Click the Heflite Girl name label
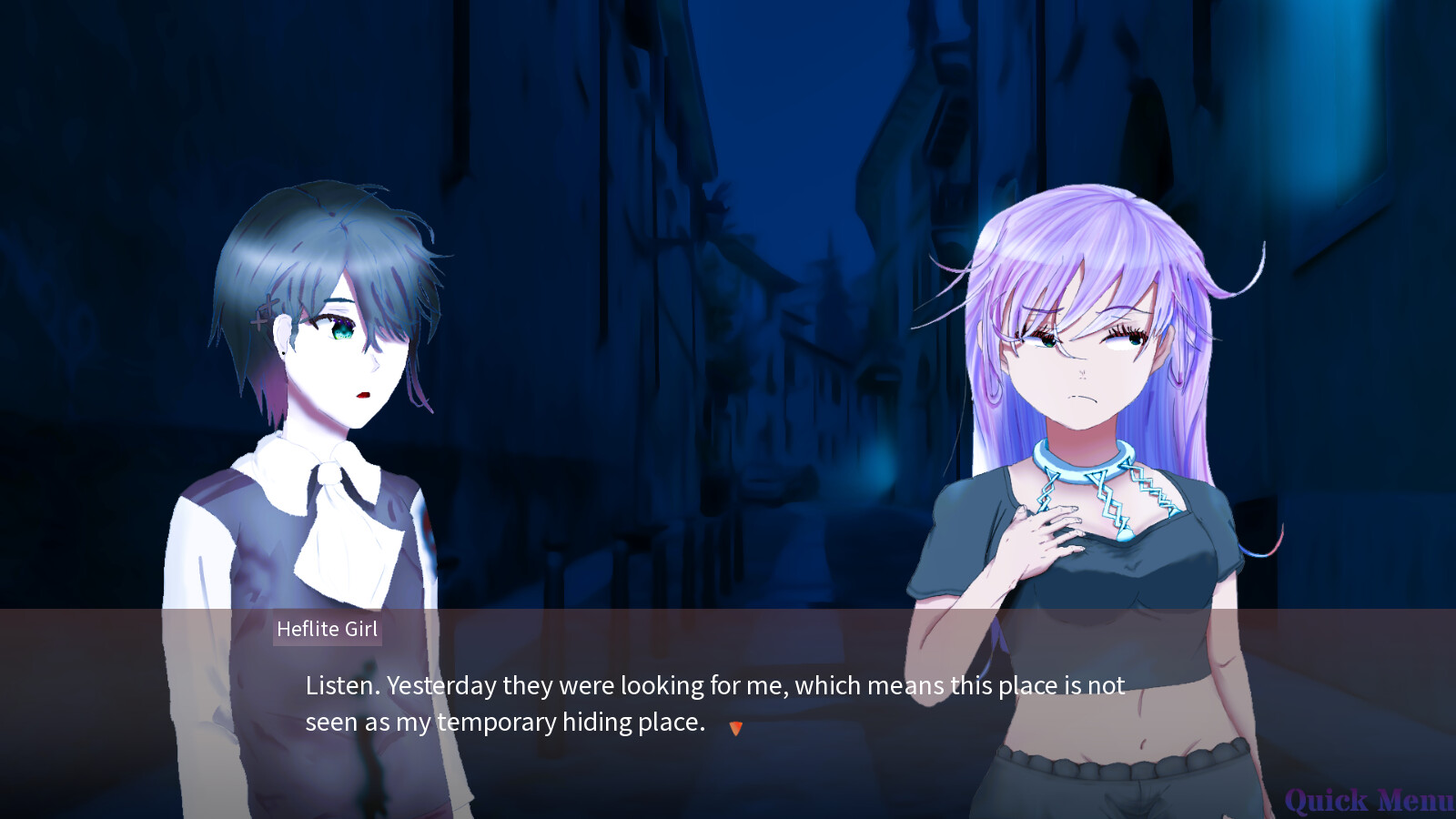1456x819 pixels. tap(328, 629)
